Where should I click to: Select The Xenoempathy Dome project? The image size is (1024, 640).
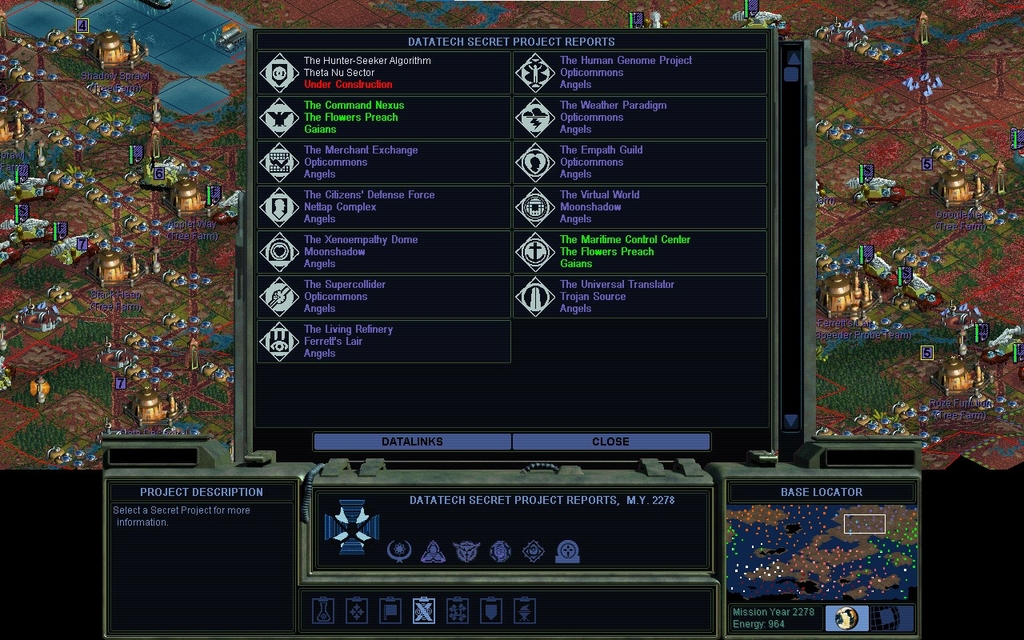click(x=384, y=252)
